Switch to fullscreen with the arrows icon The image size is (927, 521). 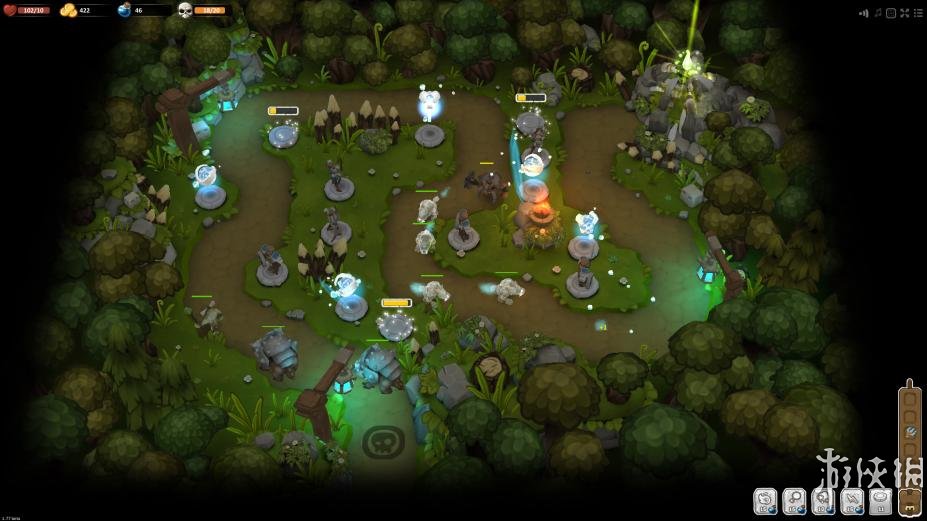904,12
